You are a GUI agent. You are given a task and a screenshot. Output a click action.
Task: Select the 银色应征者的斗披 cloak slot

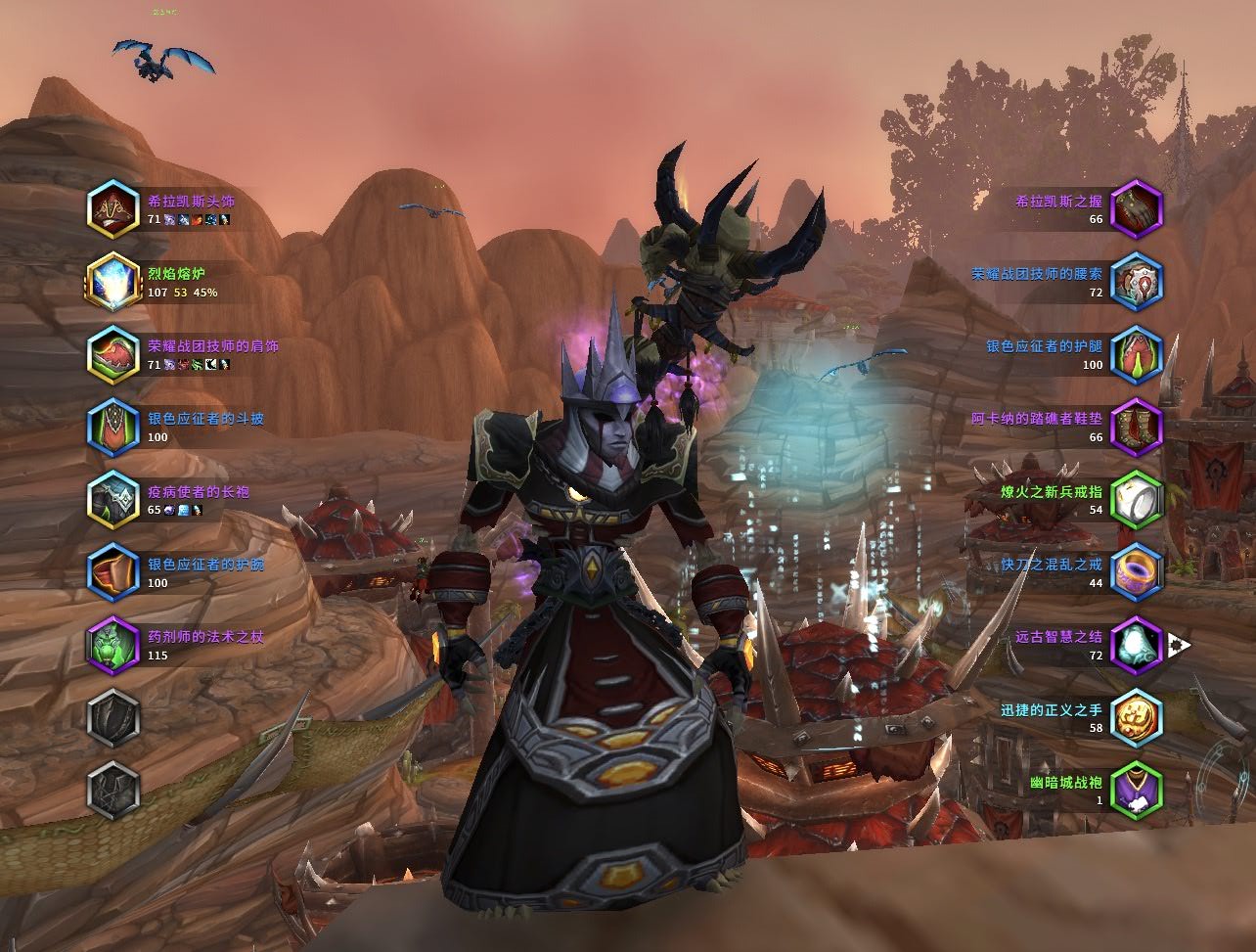tap(113, 428)
